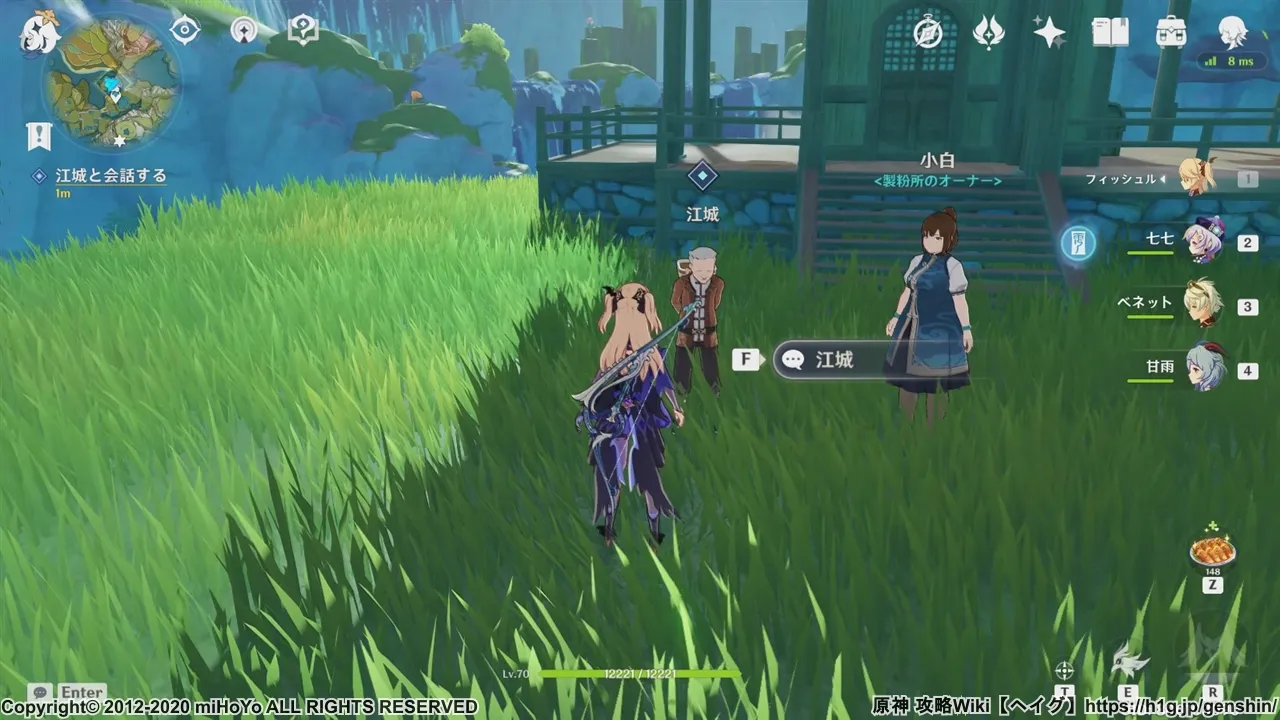Open the chat bubble icon
The image size is (1280, 720).
(x=40, y=692)
